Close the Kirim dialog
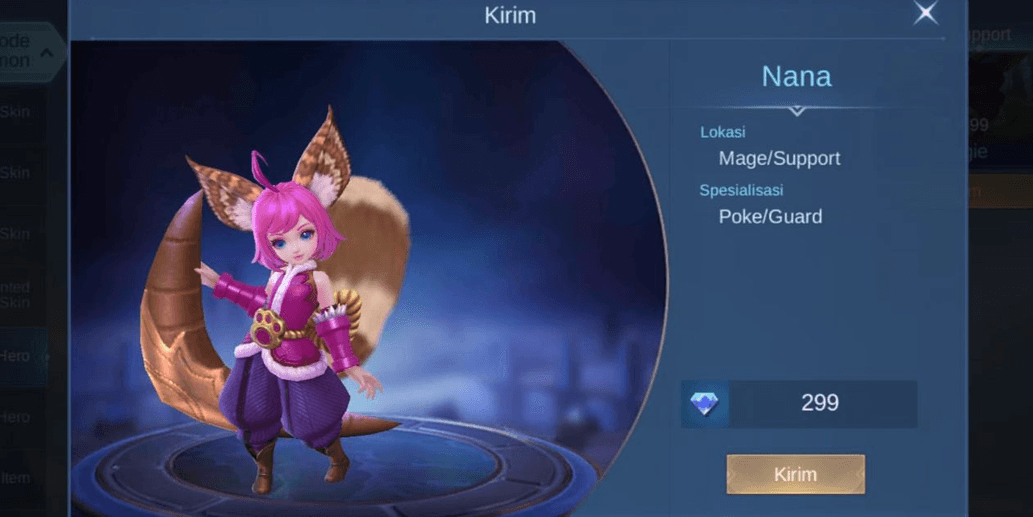The width and height of the screenshot is (1033, 517). 926,13
